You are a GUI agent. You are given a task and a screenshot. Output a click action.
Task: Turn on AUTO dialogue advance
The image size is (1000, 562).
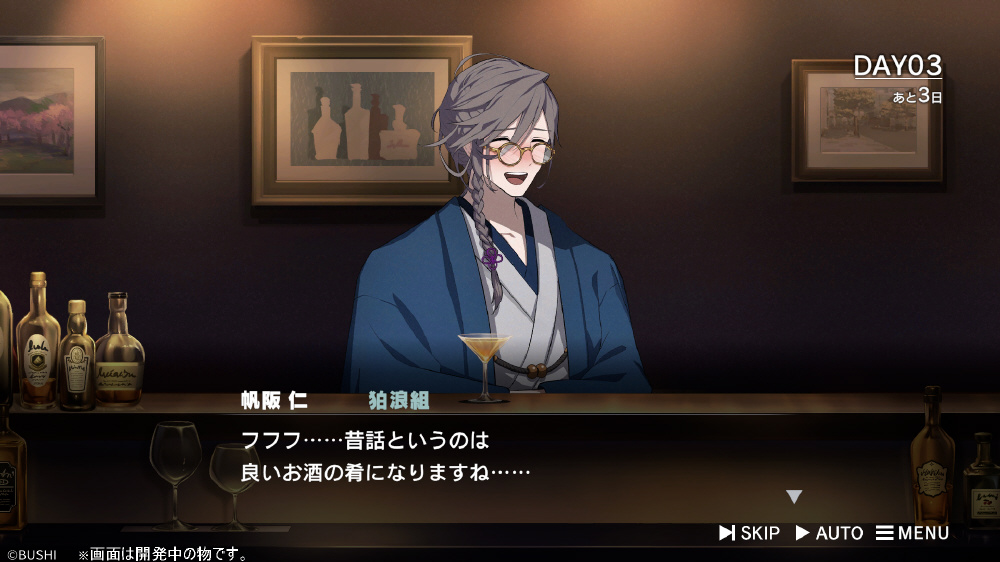click(829, 533)
